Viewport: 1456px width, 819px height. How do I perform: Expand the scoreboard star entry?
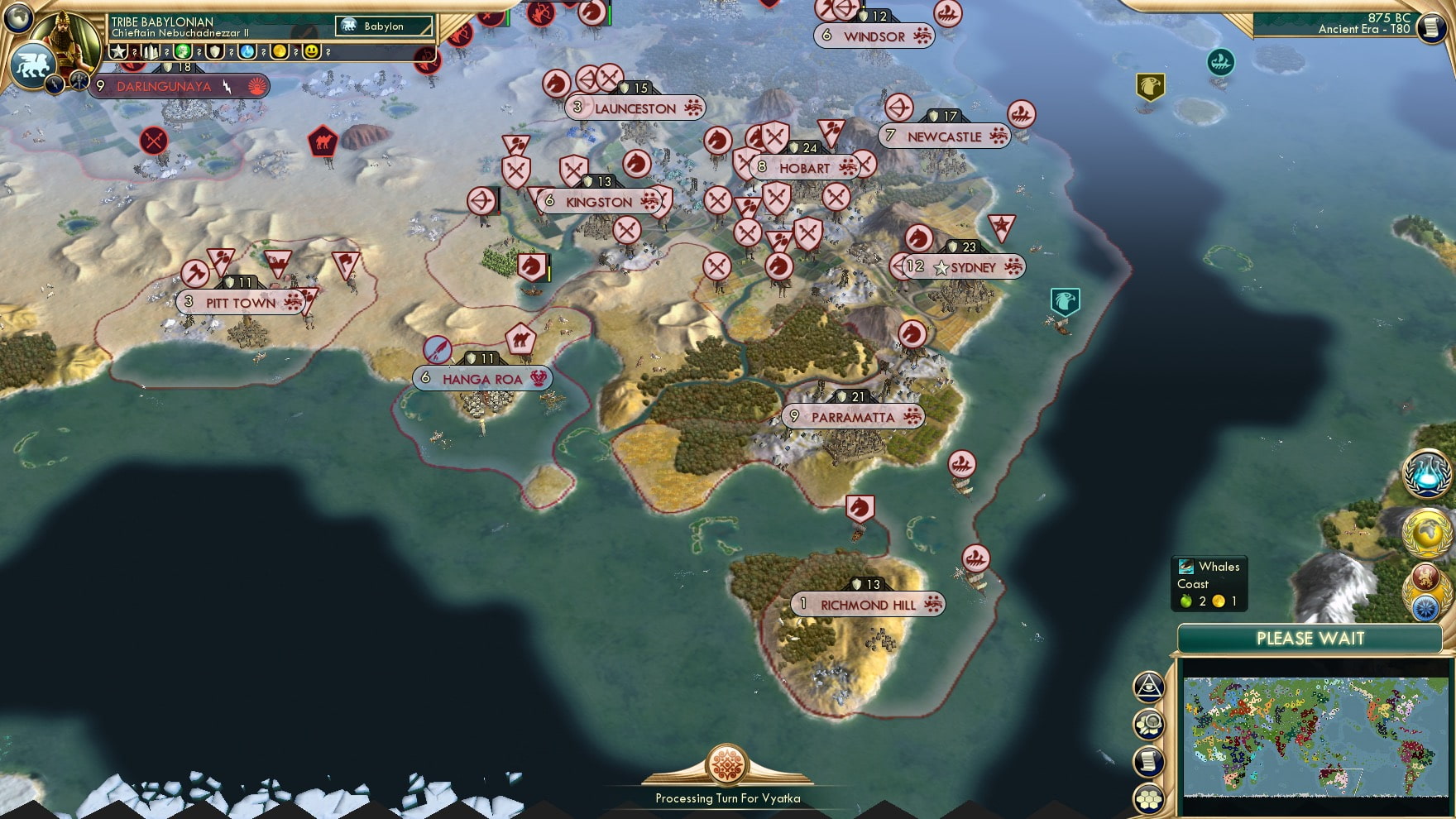click(x=117, y=51)
